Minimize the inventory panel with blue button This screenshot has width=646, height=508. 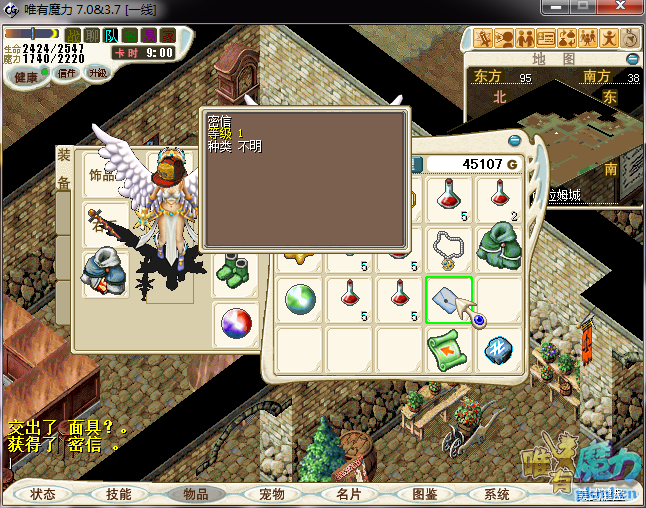pyautogui.click(x=515, y=141)
